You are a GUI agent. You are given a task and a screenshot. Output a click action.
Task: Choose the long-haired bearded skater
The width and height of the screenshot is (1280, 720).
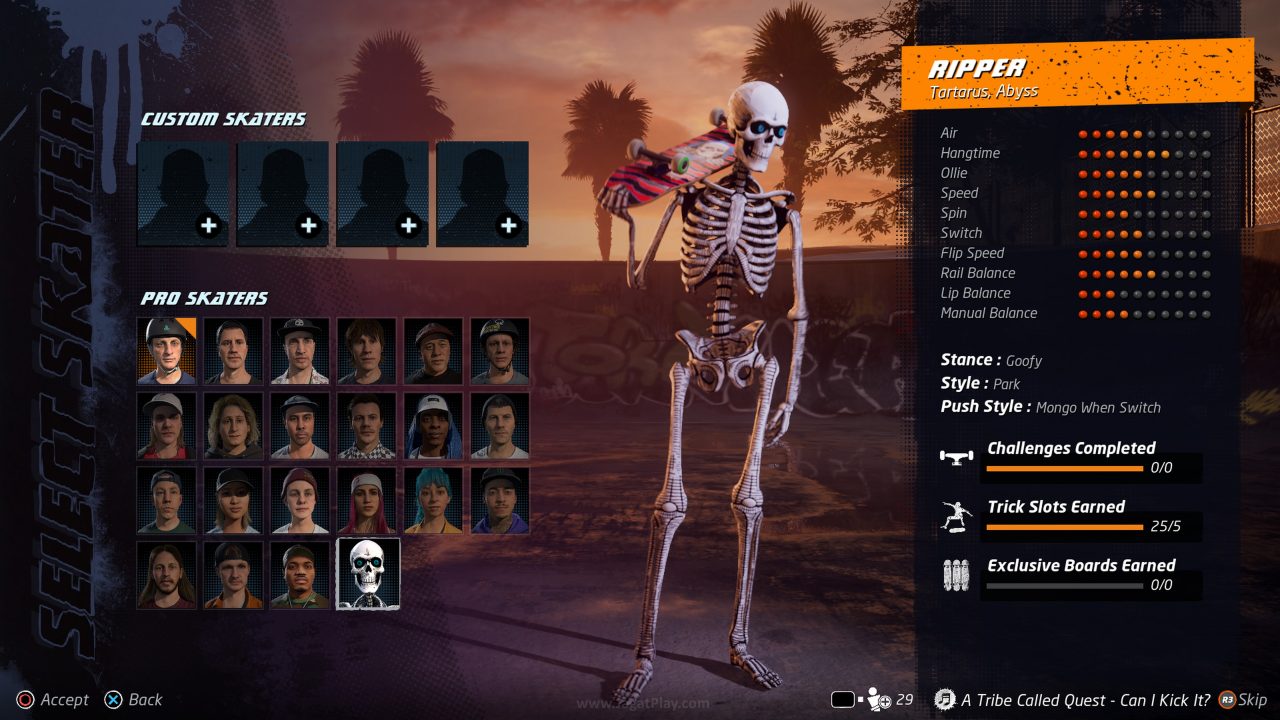tap(167, 574)
